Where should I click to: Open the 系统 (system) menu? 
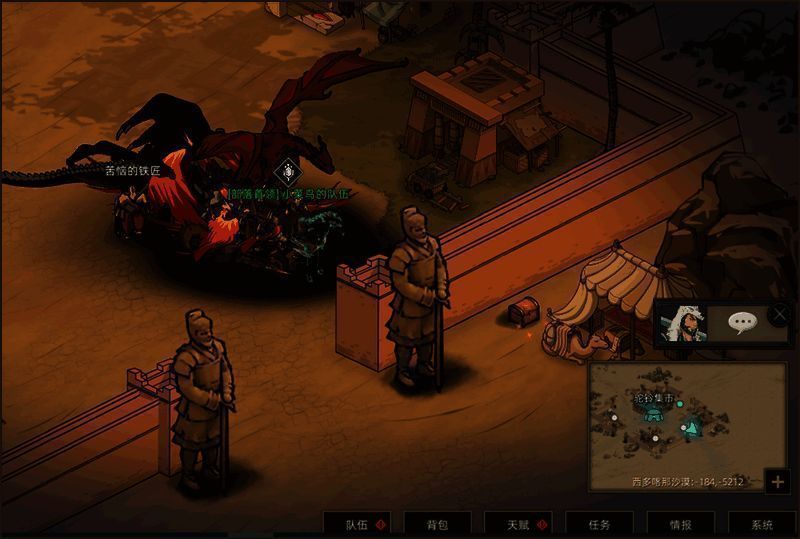pos(762,524)
